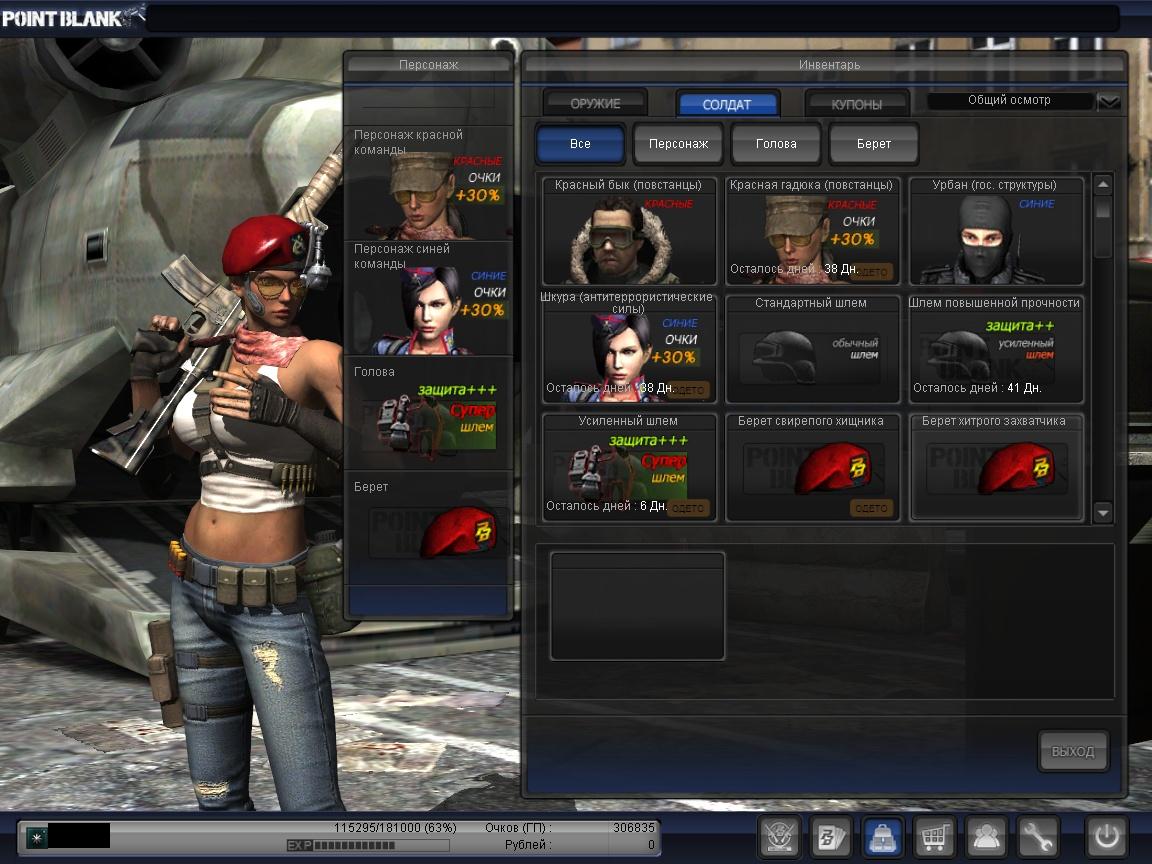Viewport: 1152px width, 864px height.
Task: Open the Купоны tab
Action: click(x=857, y=104)
